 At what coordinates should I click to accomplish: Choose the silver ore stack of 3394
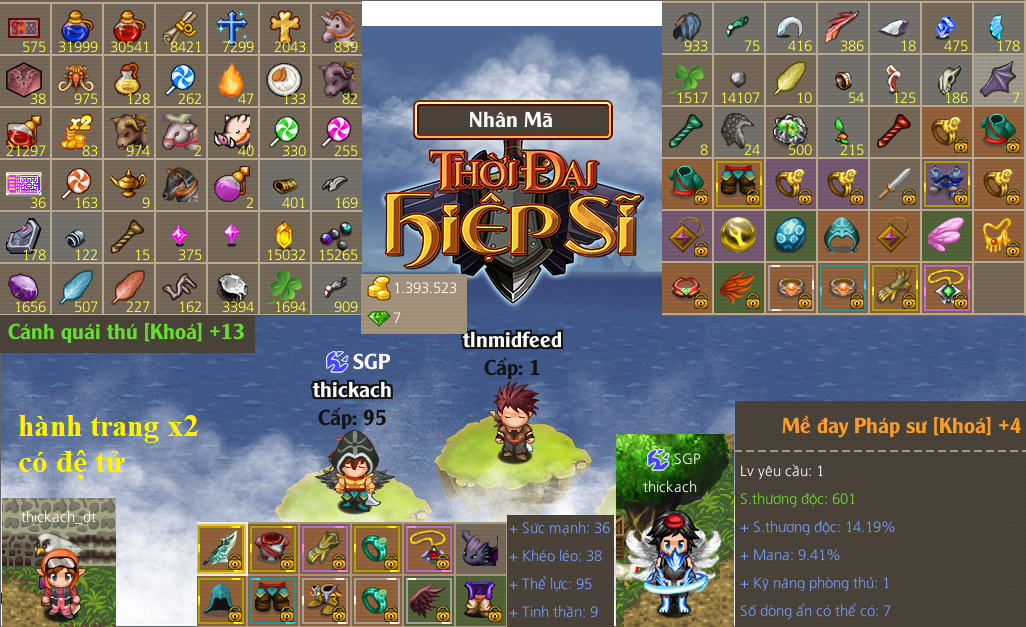point(233,288)
